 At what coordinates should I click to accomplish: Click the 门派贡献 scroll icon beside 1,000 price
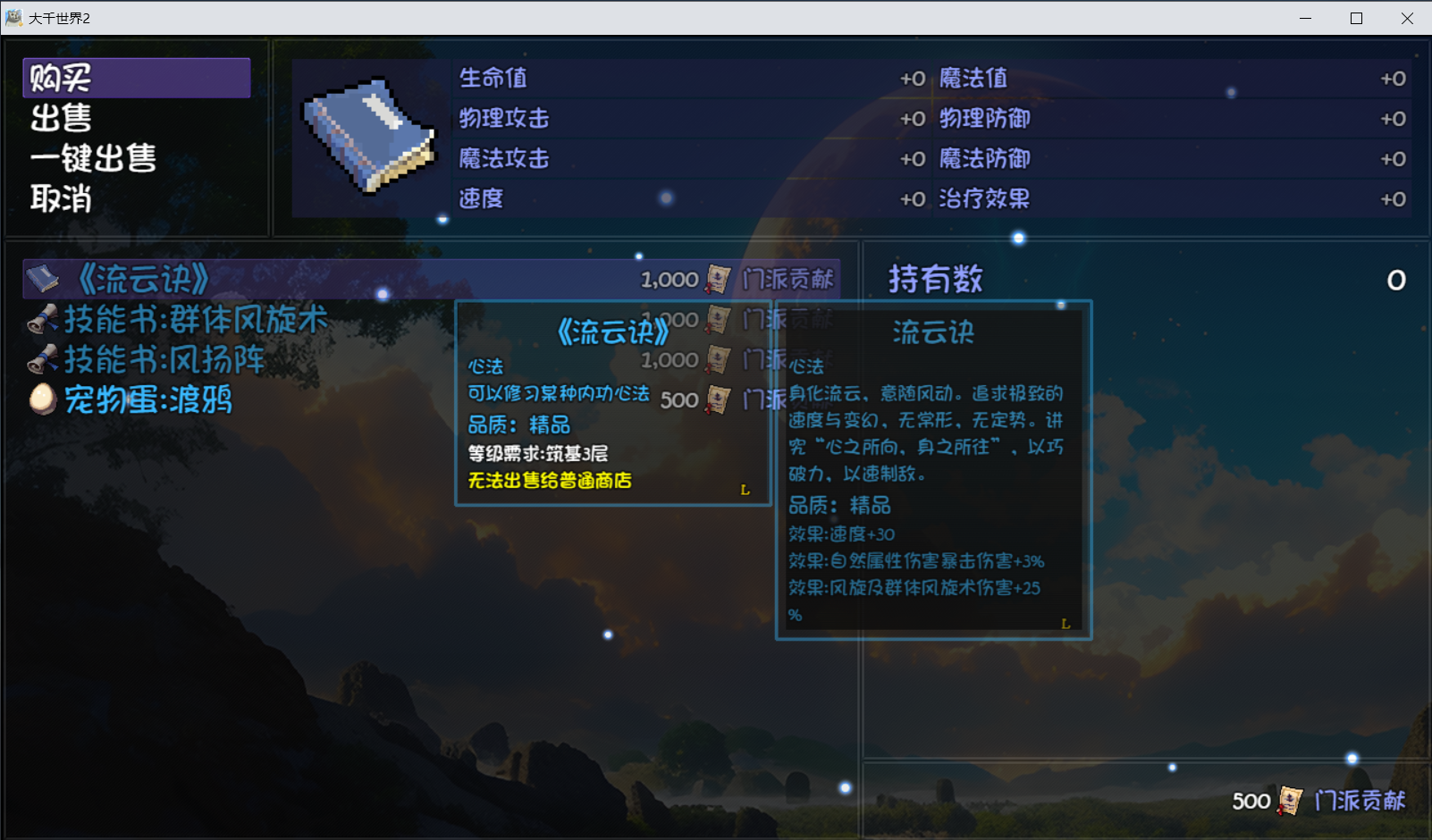pyautogui.click(x=718, y=279)
